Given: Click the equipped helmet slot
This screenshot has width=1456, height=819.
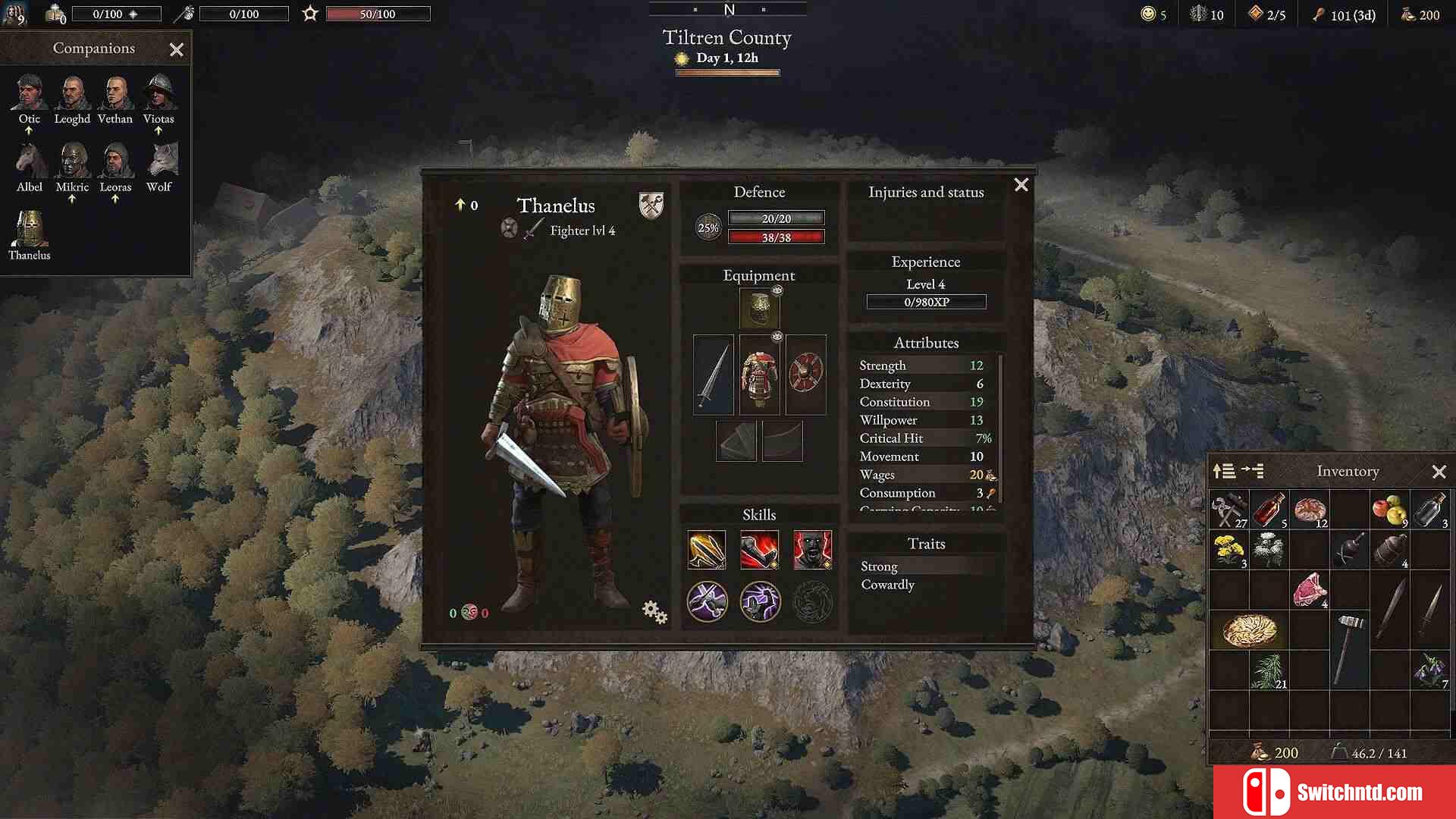Looking at the screenshot, I should point(759,309).
